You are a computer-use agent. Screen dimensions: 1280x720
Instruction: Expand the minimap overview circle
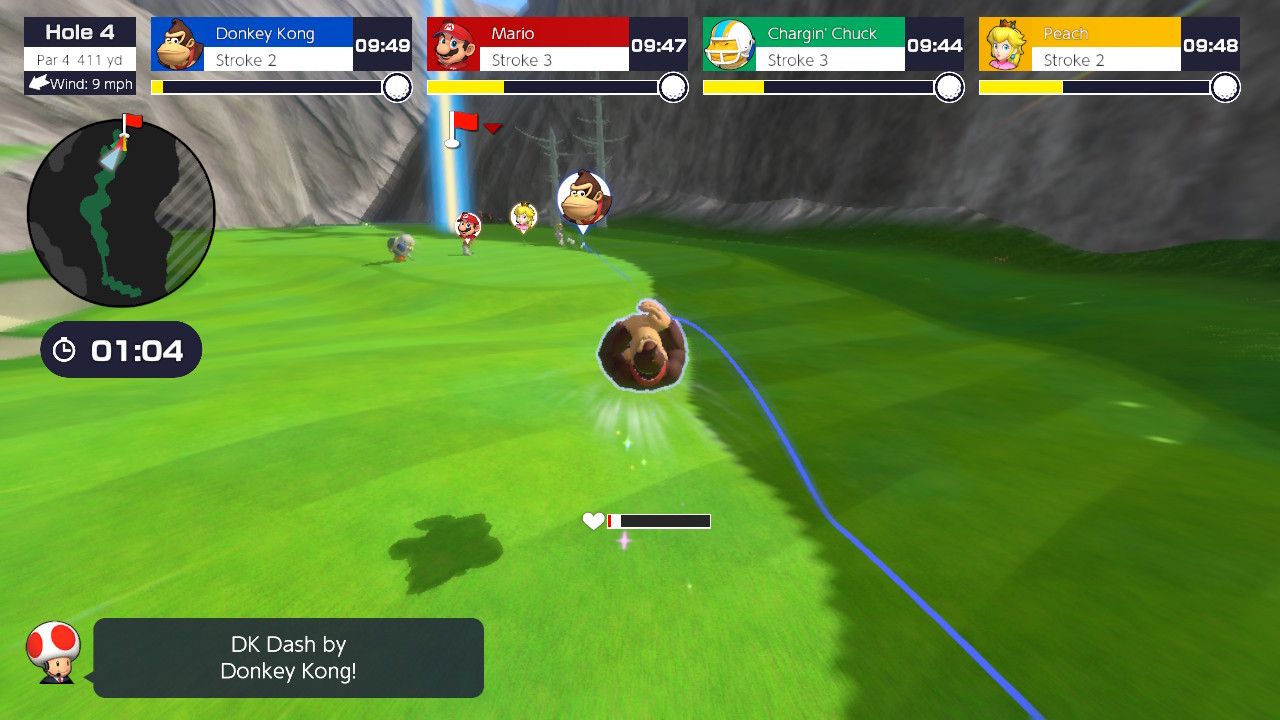pyautogui.click(x=120, y=213)
